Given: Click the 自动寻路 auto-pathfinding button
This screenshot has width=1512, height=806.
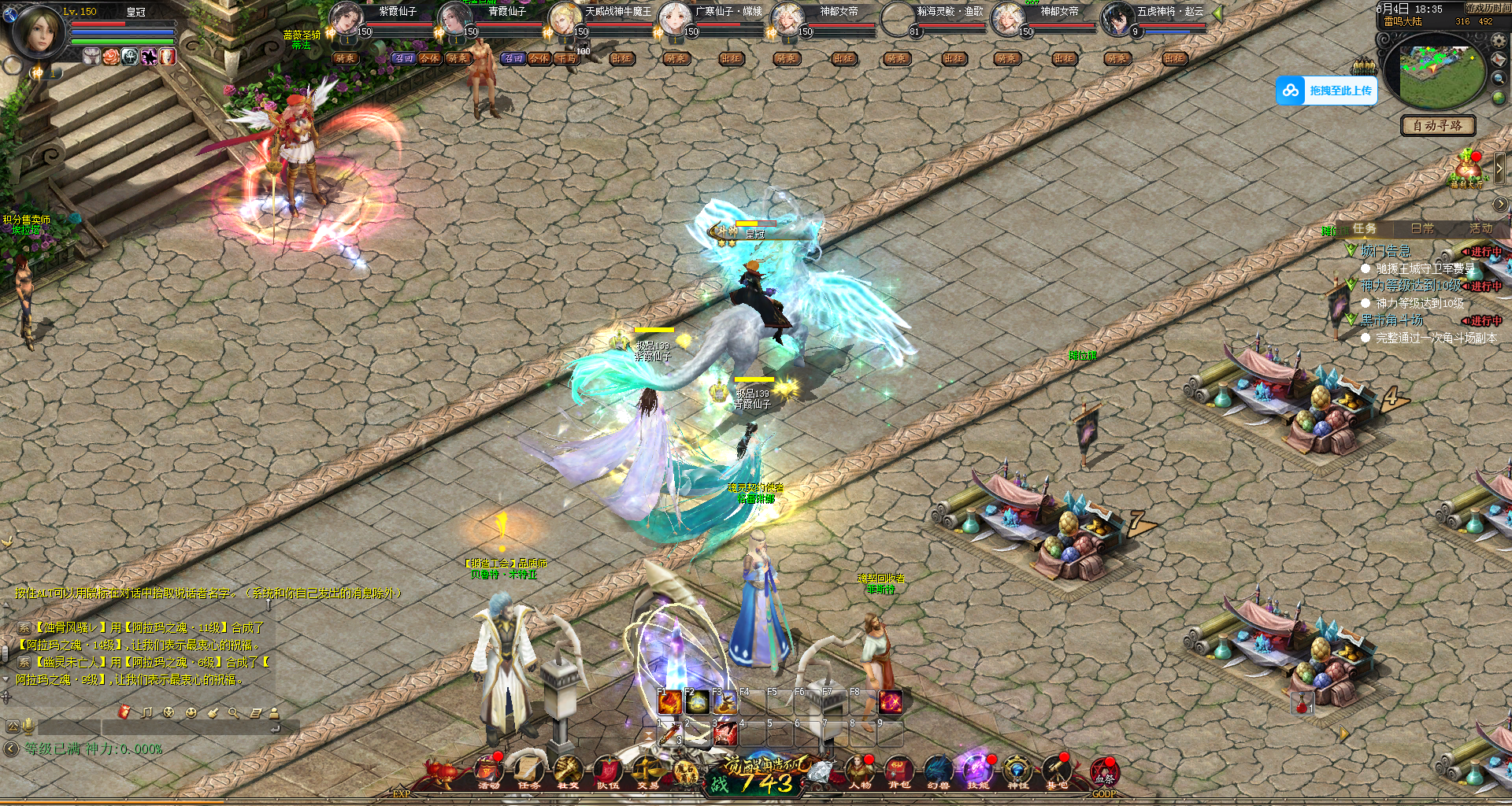Looking at the screenshot, I should [1437, 125].
